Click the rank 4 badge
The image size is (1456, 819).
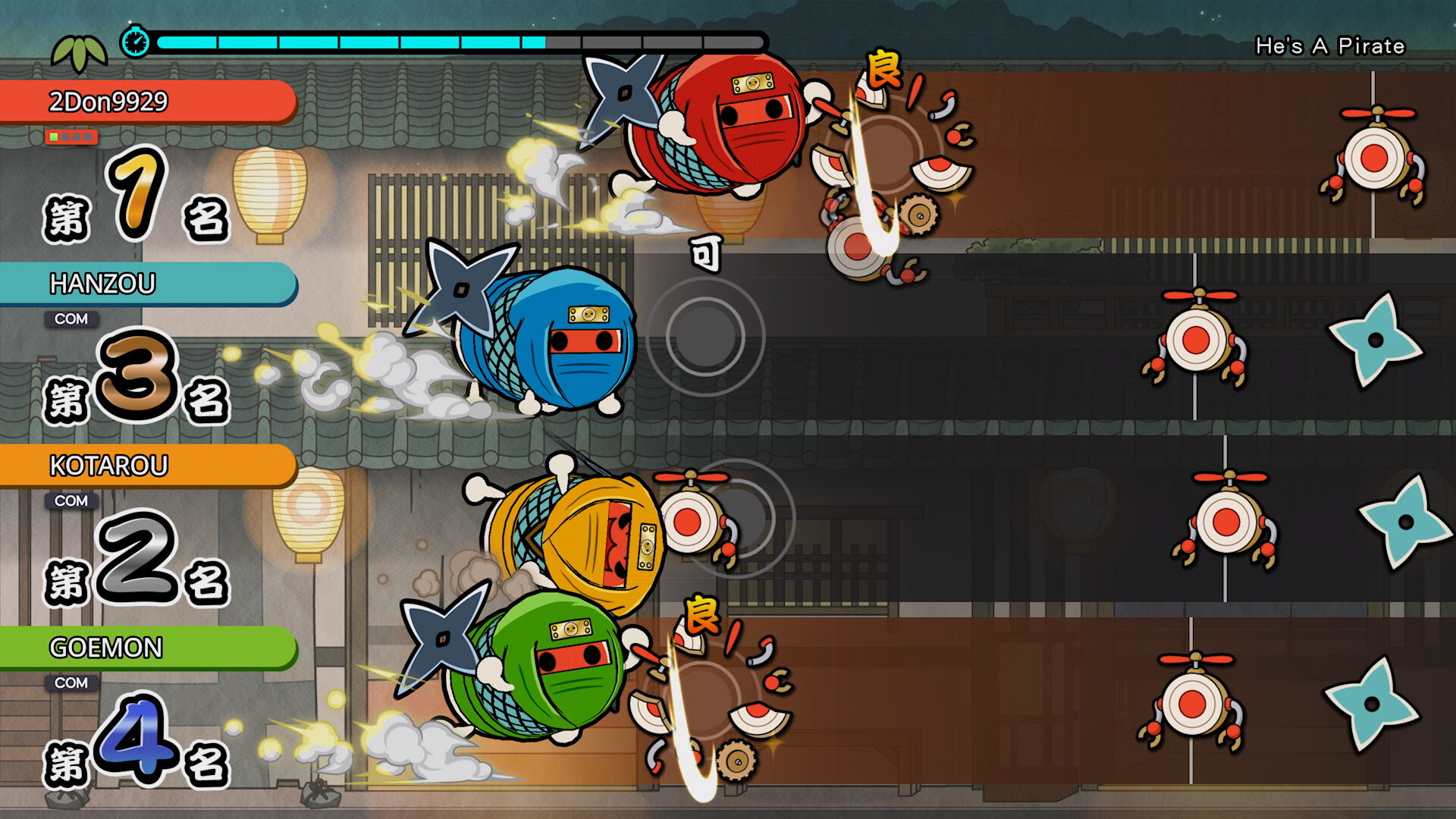(136, 743)
